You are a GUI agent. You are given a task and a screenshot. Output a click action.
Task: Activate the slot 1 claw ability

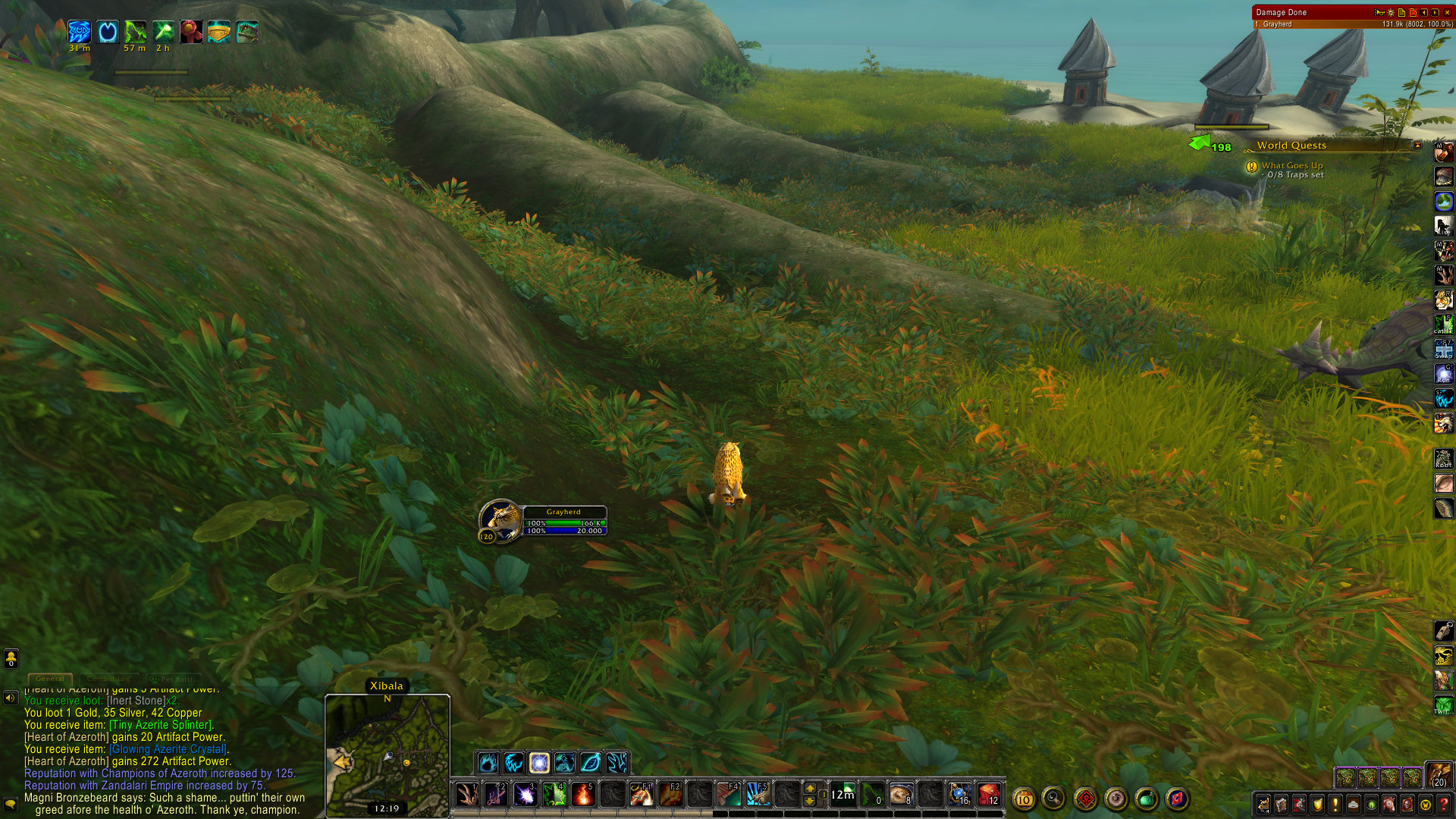click(467, 794)
